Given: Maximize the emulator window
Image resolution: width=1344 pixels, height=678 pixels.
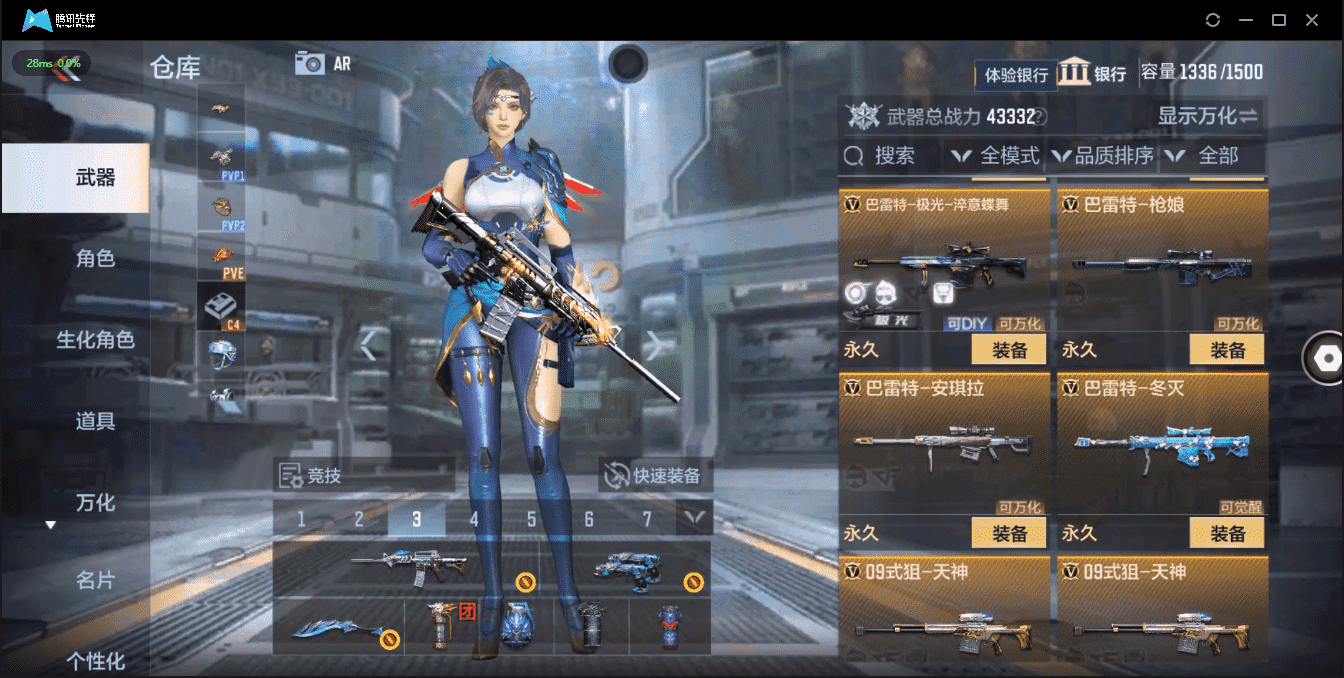Looking at the screenshot, I should click(1278, 20).
